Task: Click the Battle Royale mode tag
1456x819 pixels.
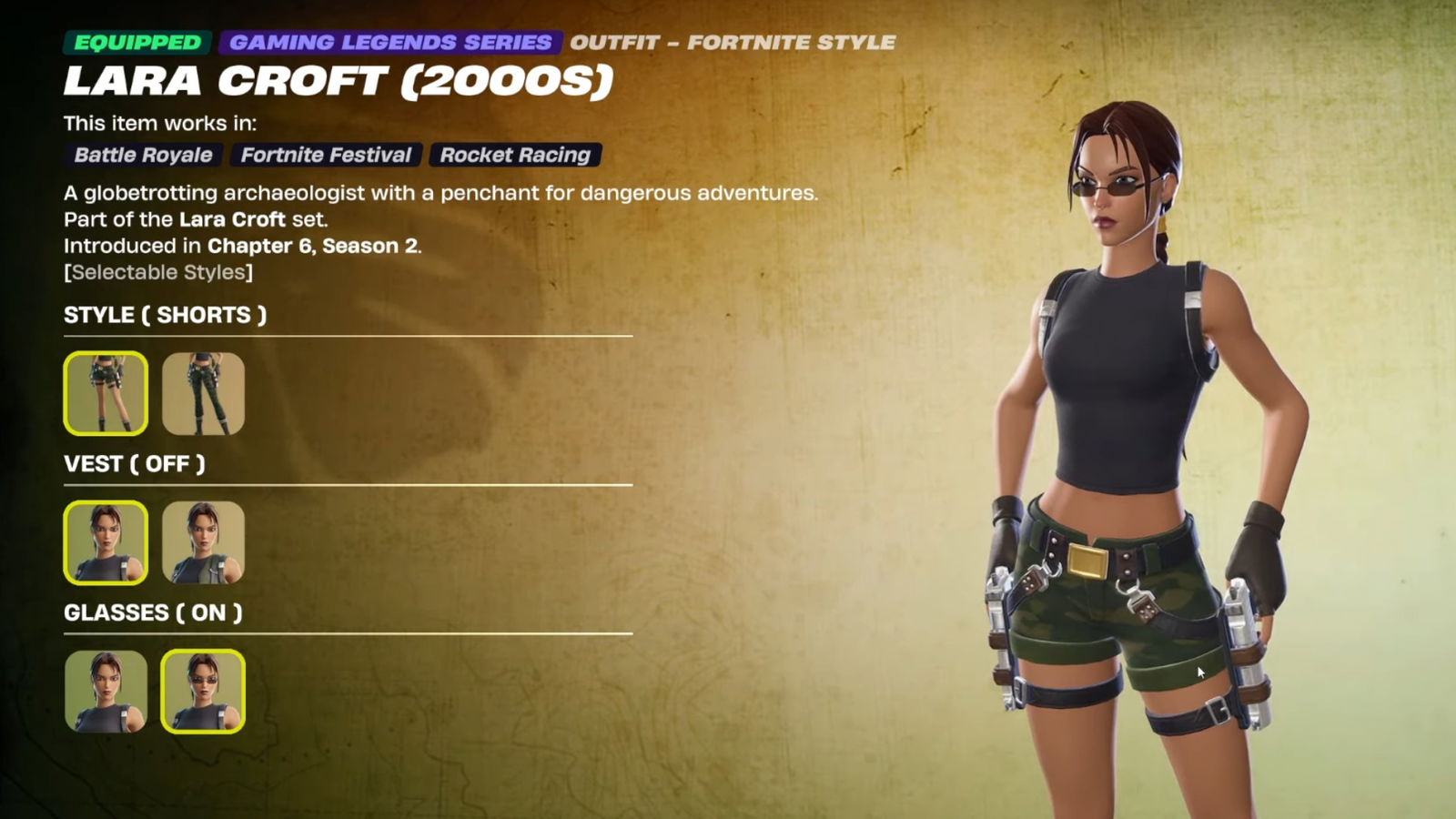Action: [x=143, y=155]
